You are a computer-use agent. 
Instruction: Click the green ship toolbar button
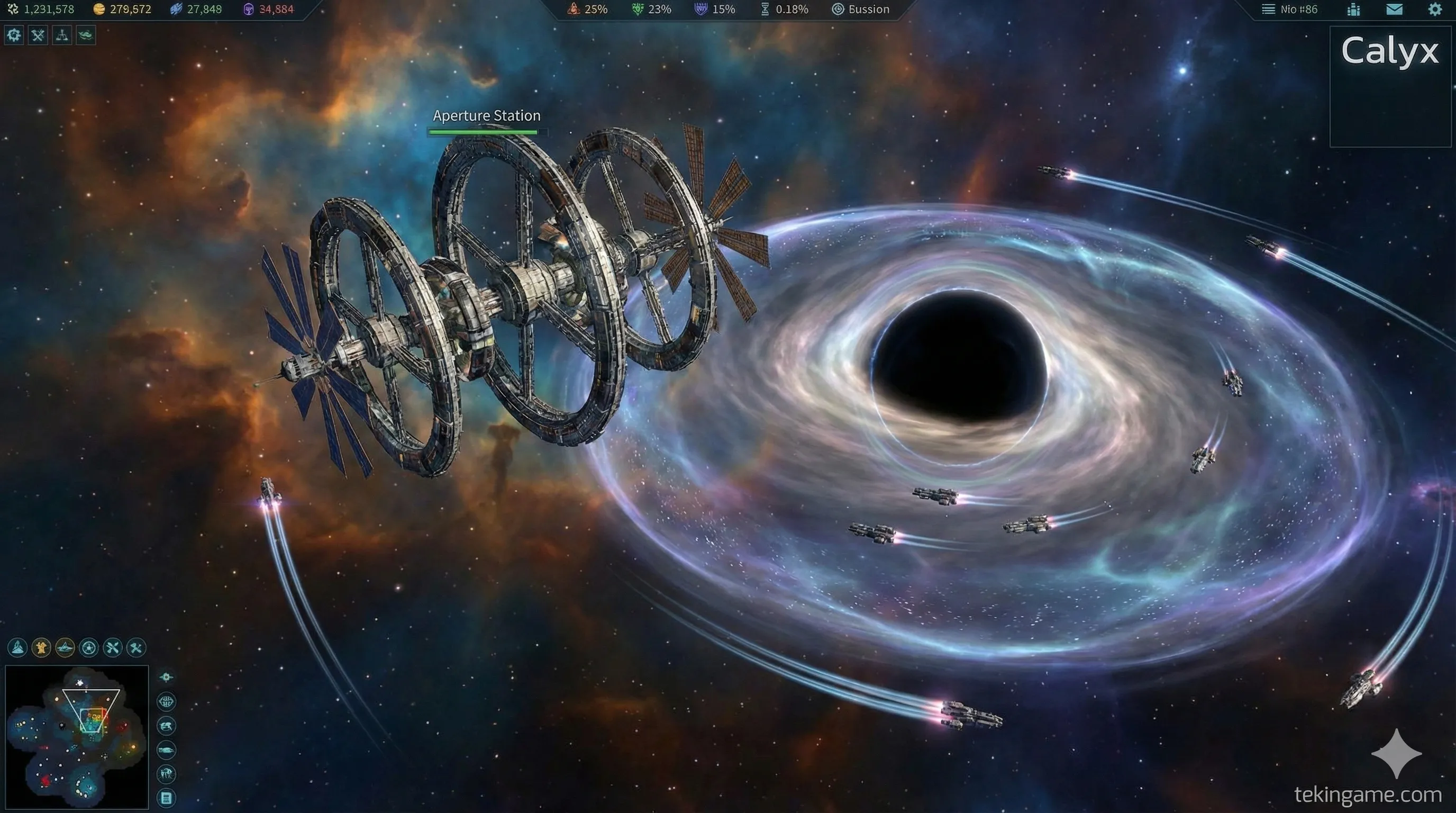coord(86,35)
